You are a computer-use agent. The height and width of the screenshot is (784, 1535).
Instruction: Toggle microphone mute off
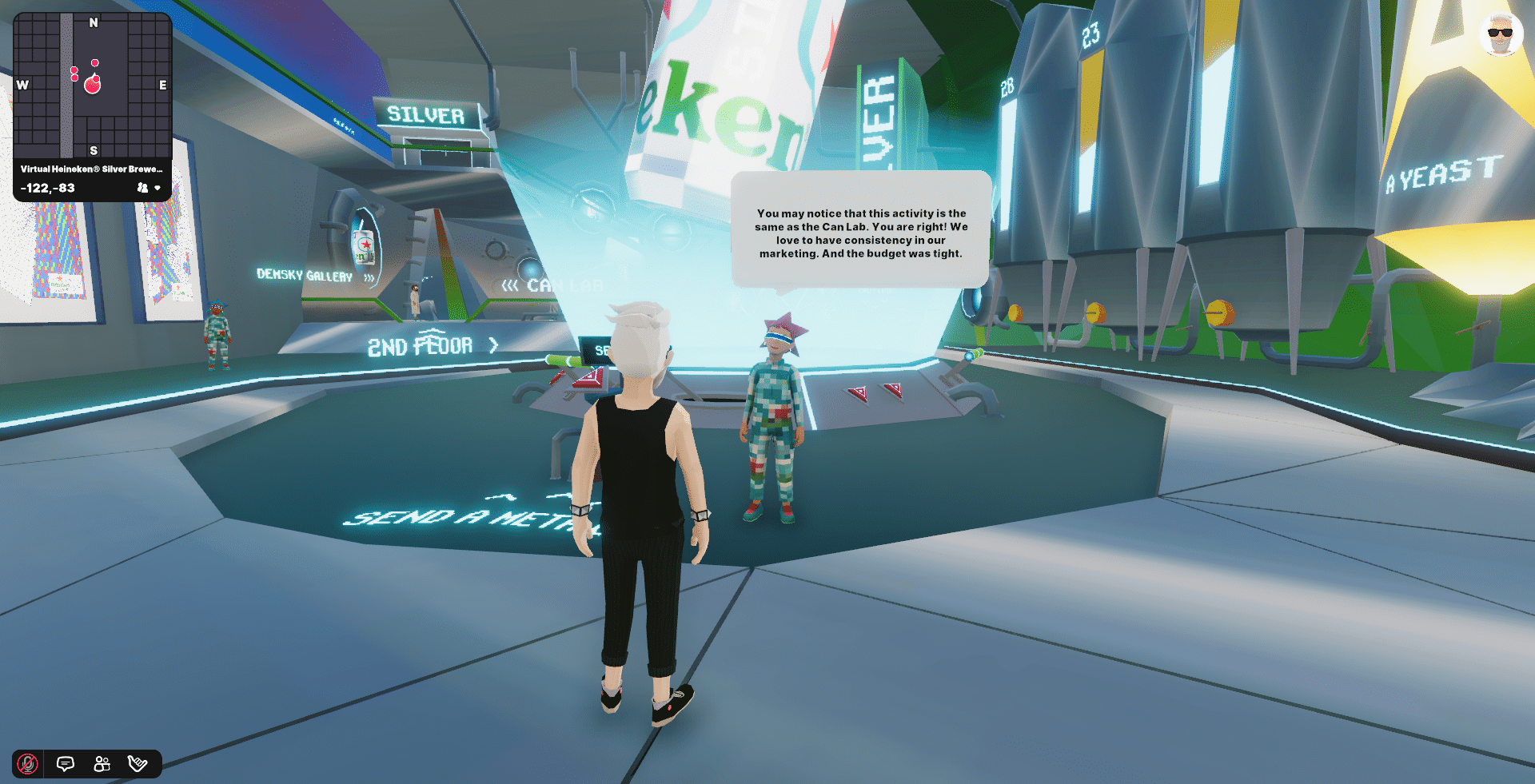29,763
